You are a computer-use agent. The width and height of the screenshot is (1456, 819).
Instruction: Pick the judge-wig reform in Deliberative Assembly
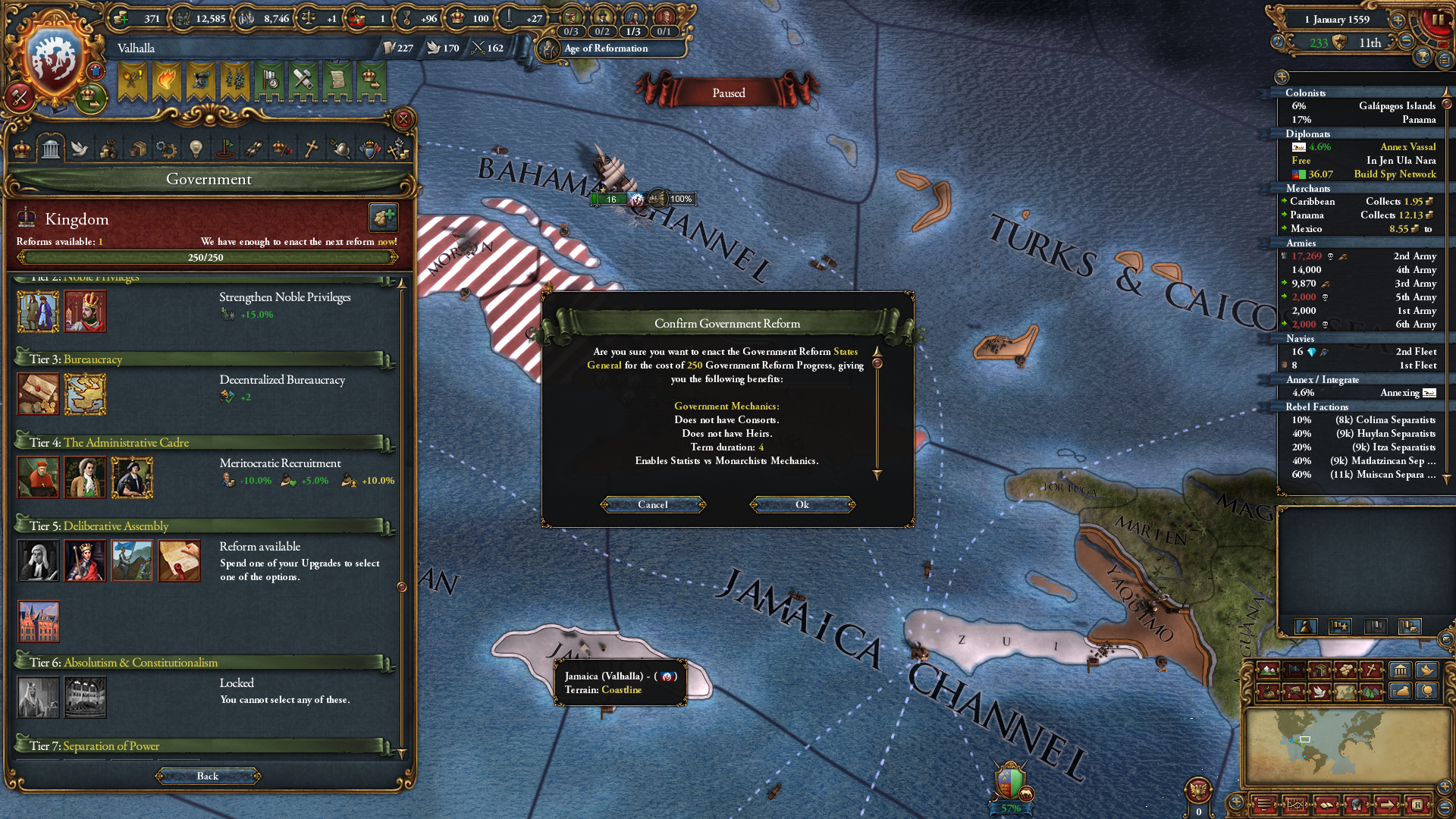coord(38,561)
